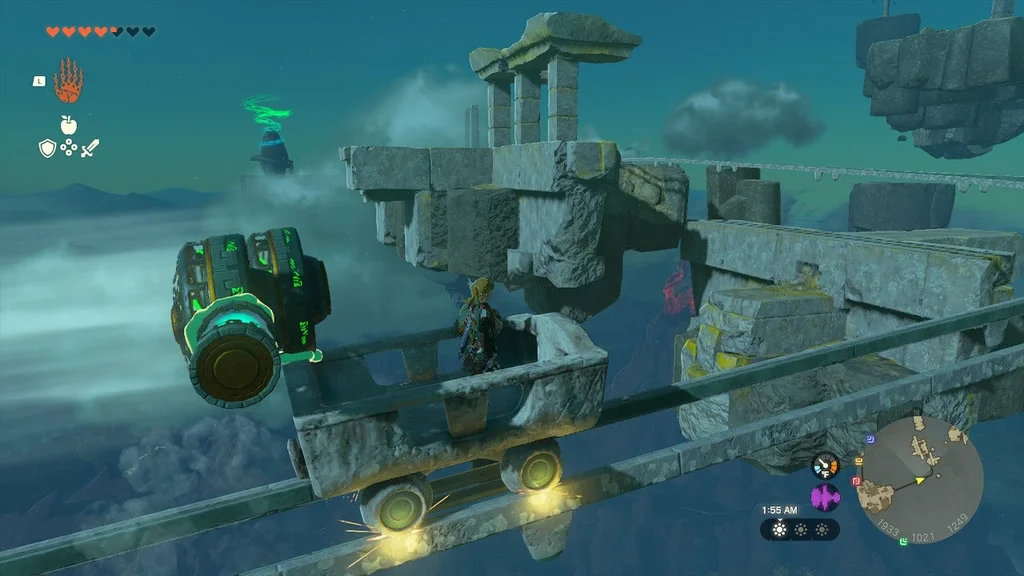Click the purple sound meter icon

[825, 498]
